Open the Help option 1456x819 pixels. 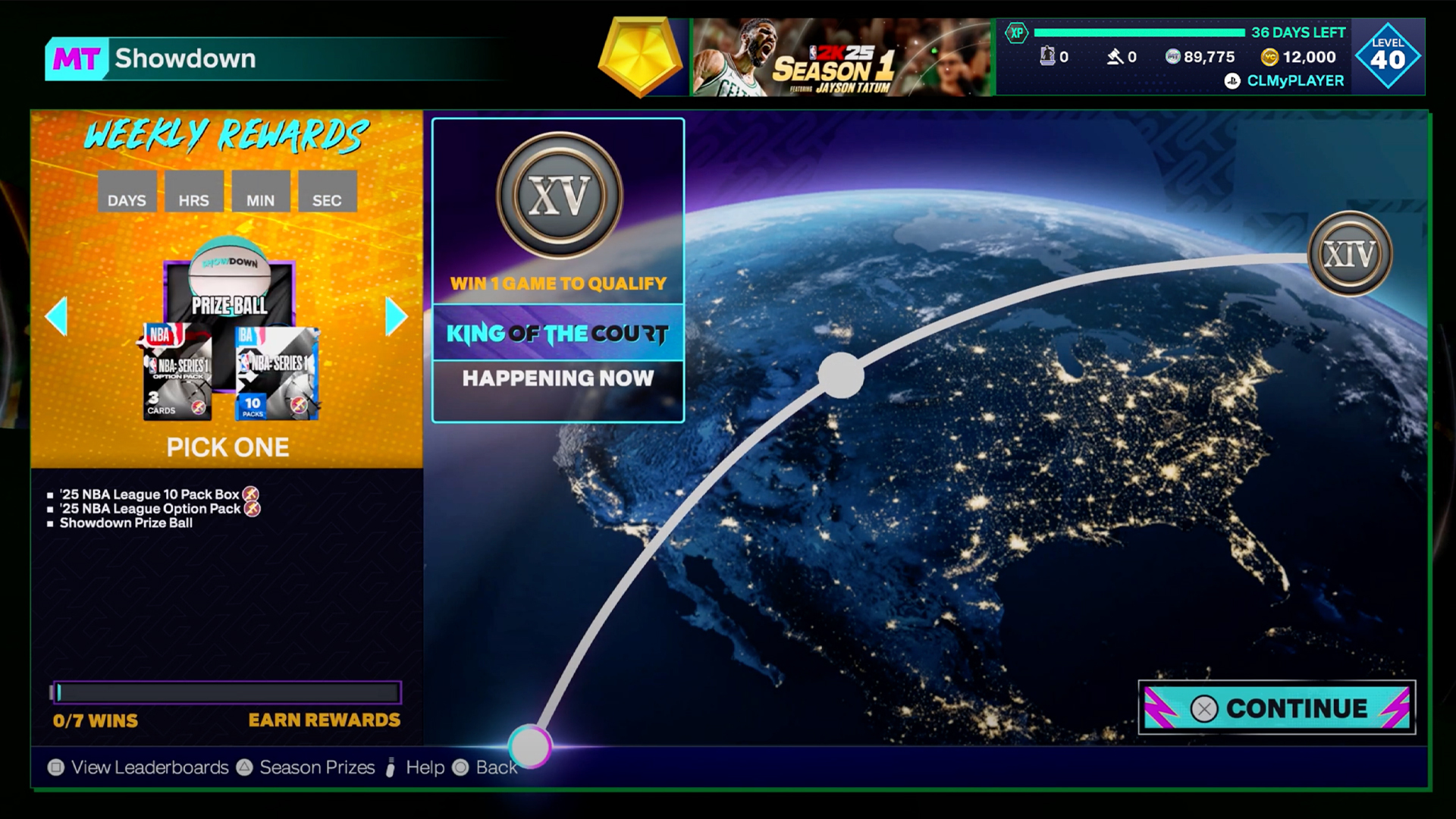point(416,767)
